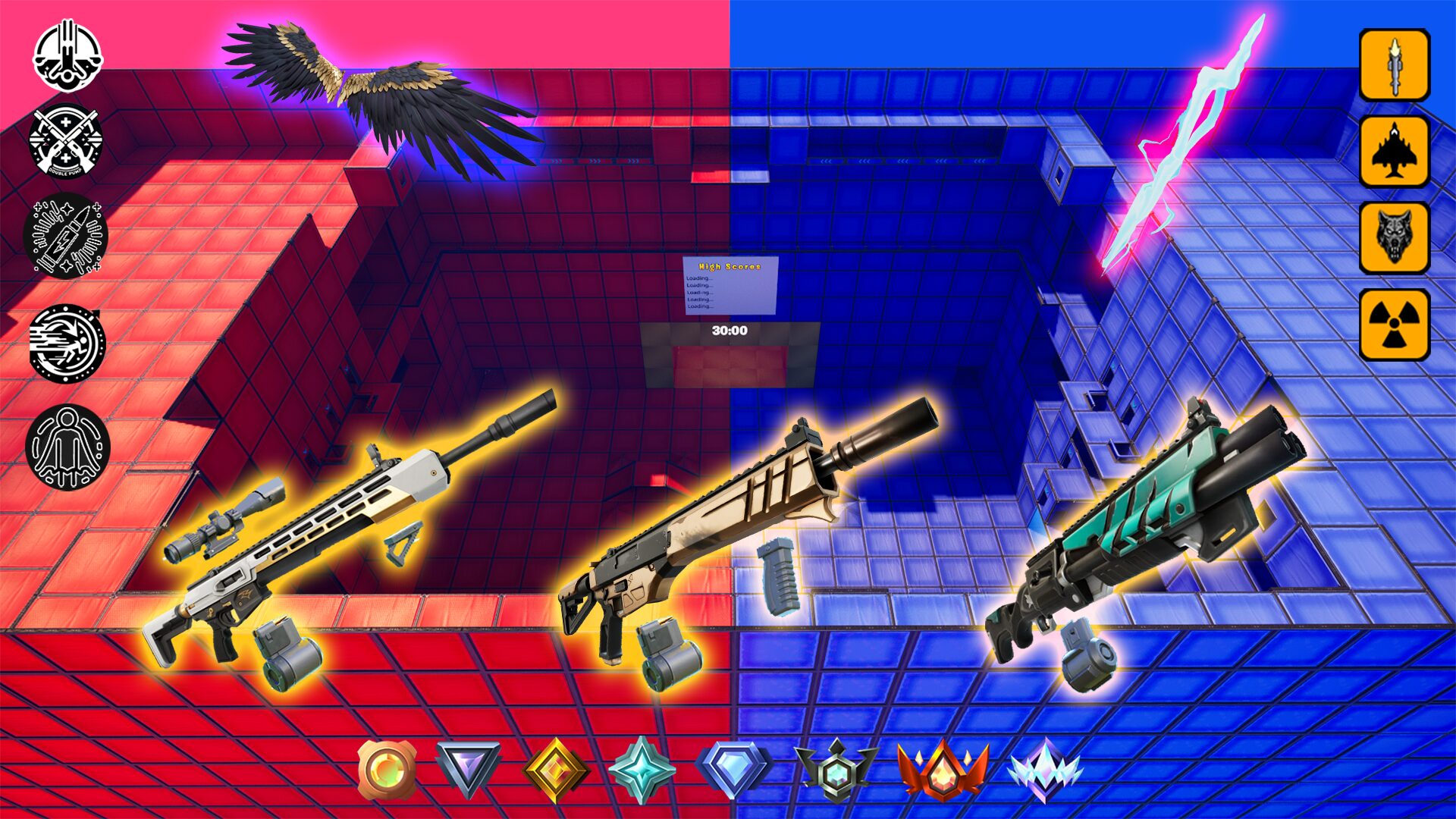Select the helmet emblem icon
1456x819 pixels.
click(67, 57)
